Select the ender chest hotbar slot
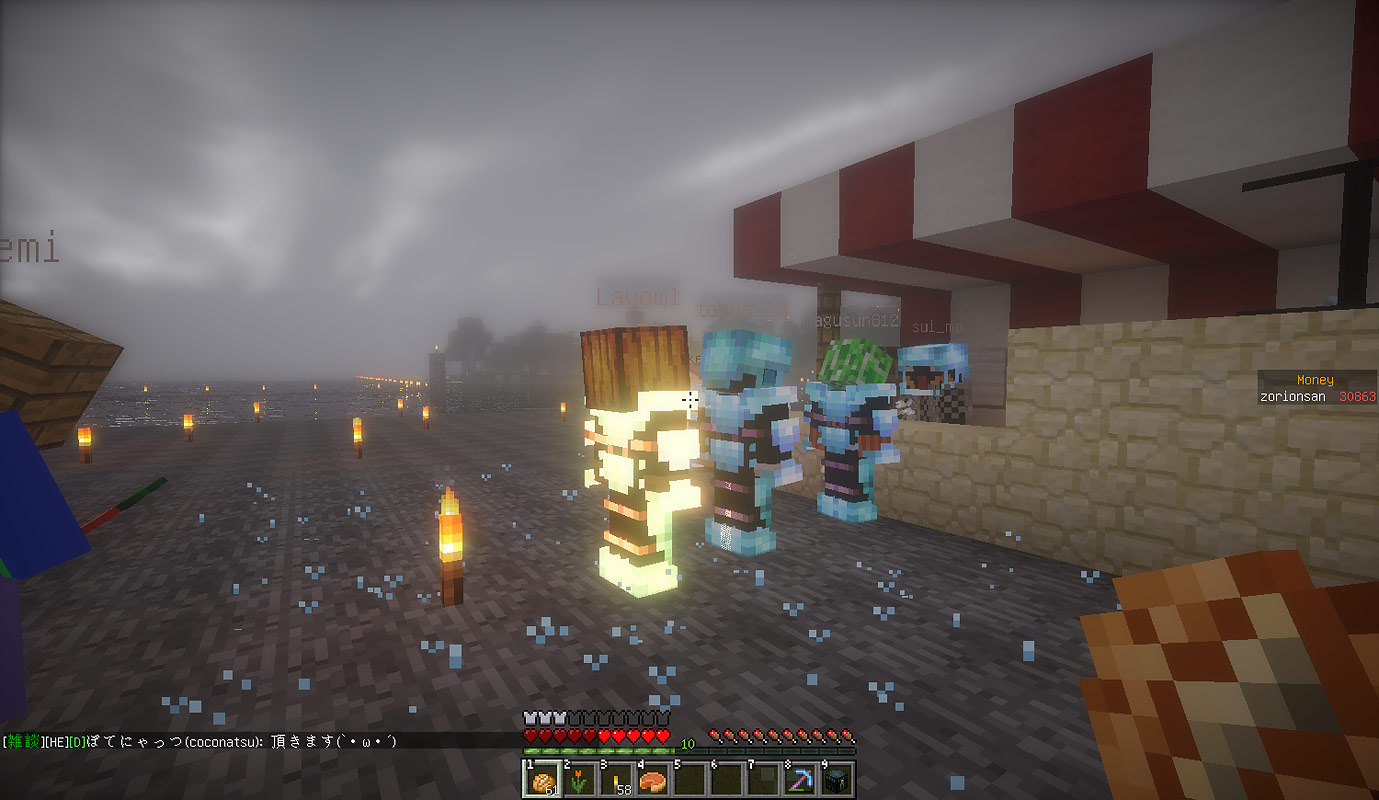 point(835,779)
